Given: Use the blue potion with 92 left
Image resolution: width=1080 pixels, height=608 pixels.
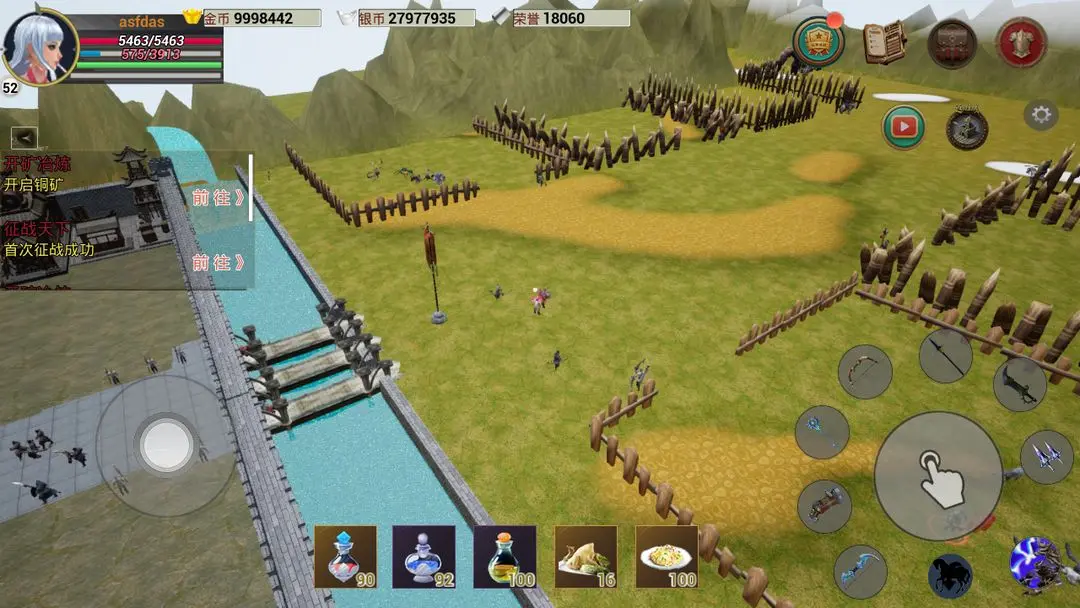Looking at the screenshot, I should pos(424,556).
